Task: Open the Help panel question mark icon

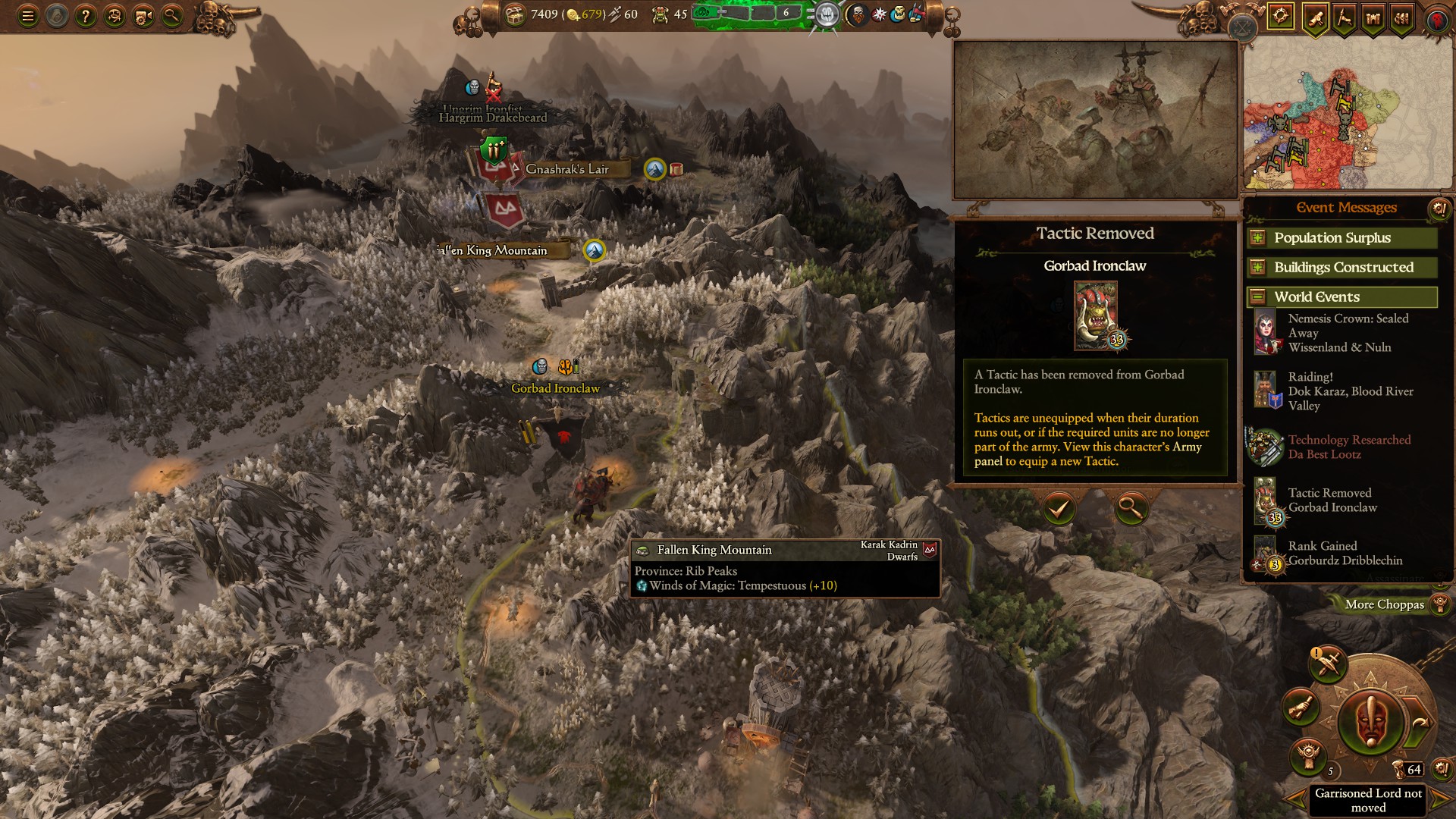Action: tap(86, 14)
